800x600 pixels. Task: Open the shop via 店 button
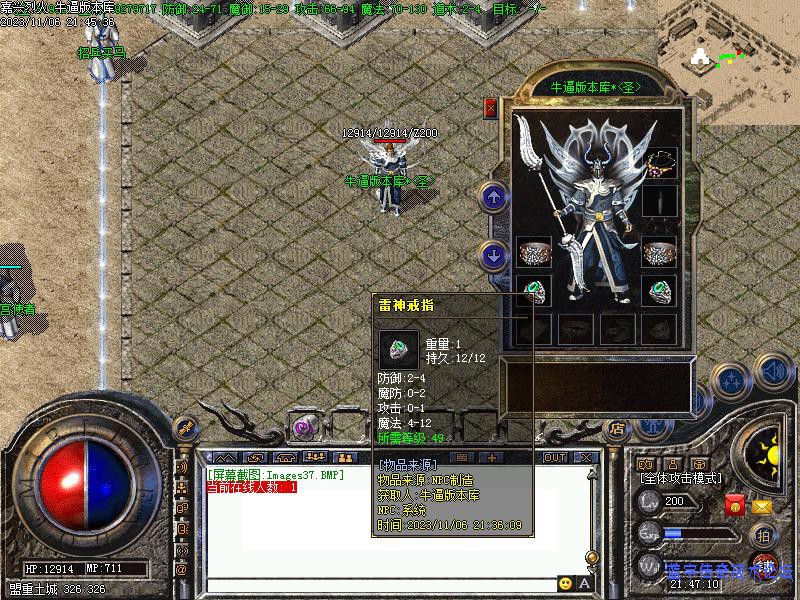coord(617,428)
